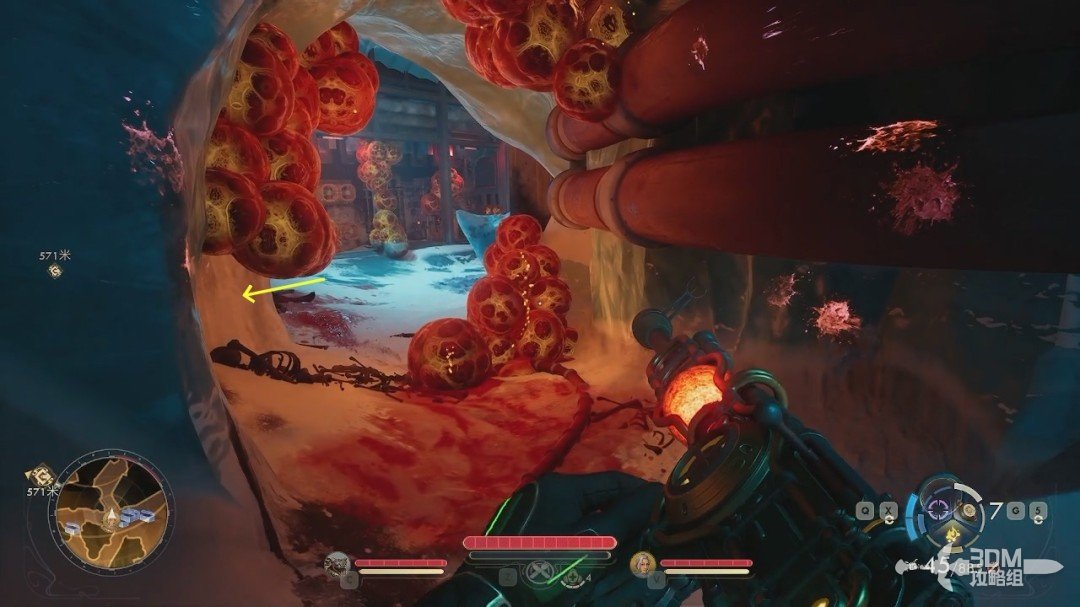Use the healing item with count 4
This screenshot has height=607, width=1080.
(572, 577)
